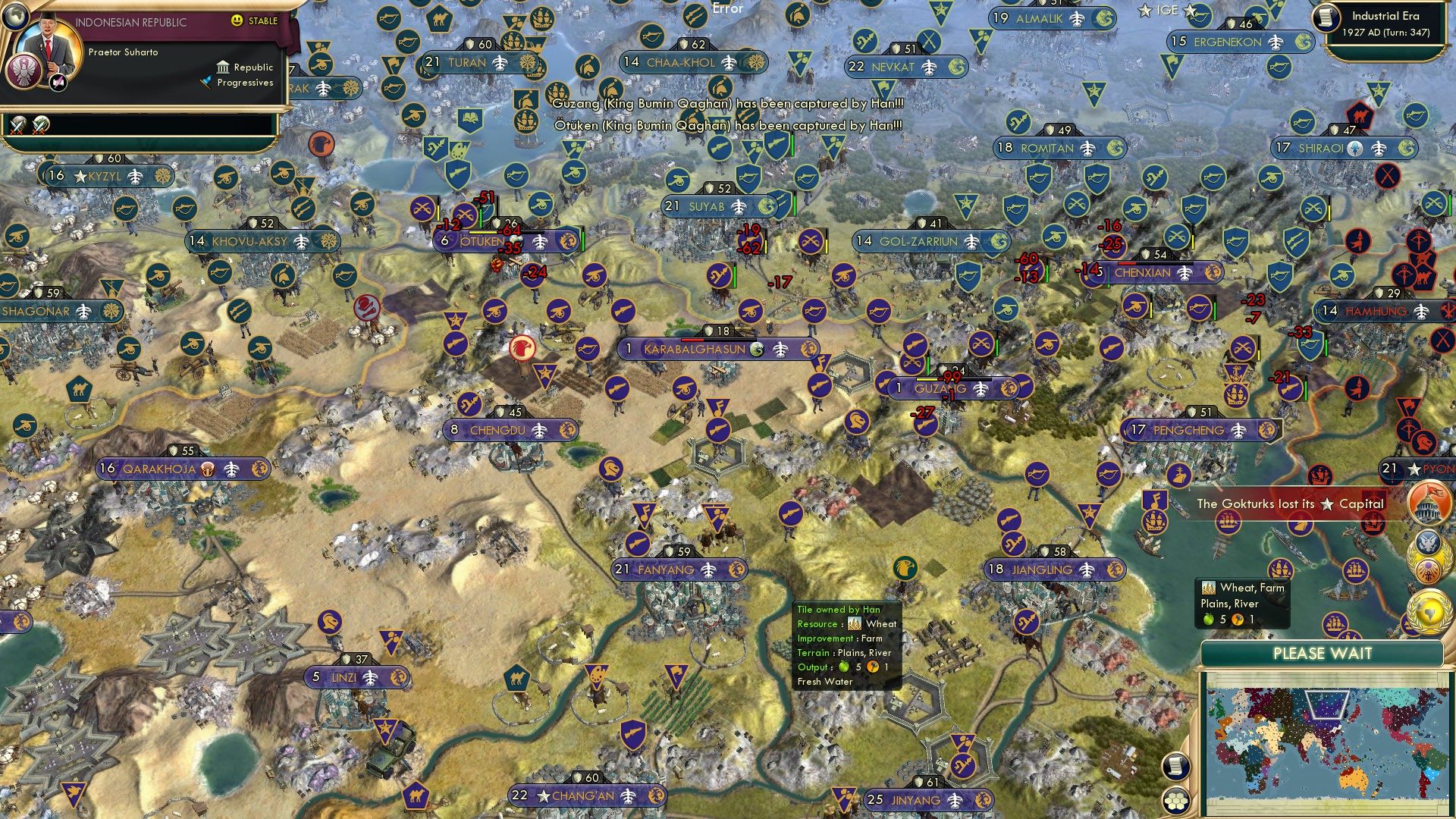Click the Progressives ideology flag icon

coord(206,83)
